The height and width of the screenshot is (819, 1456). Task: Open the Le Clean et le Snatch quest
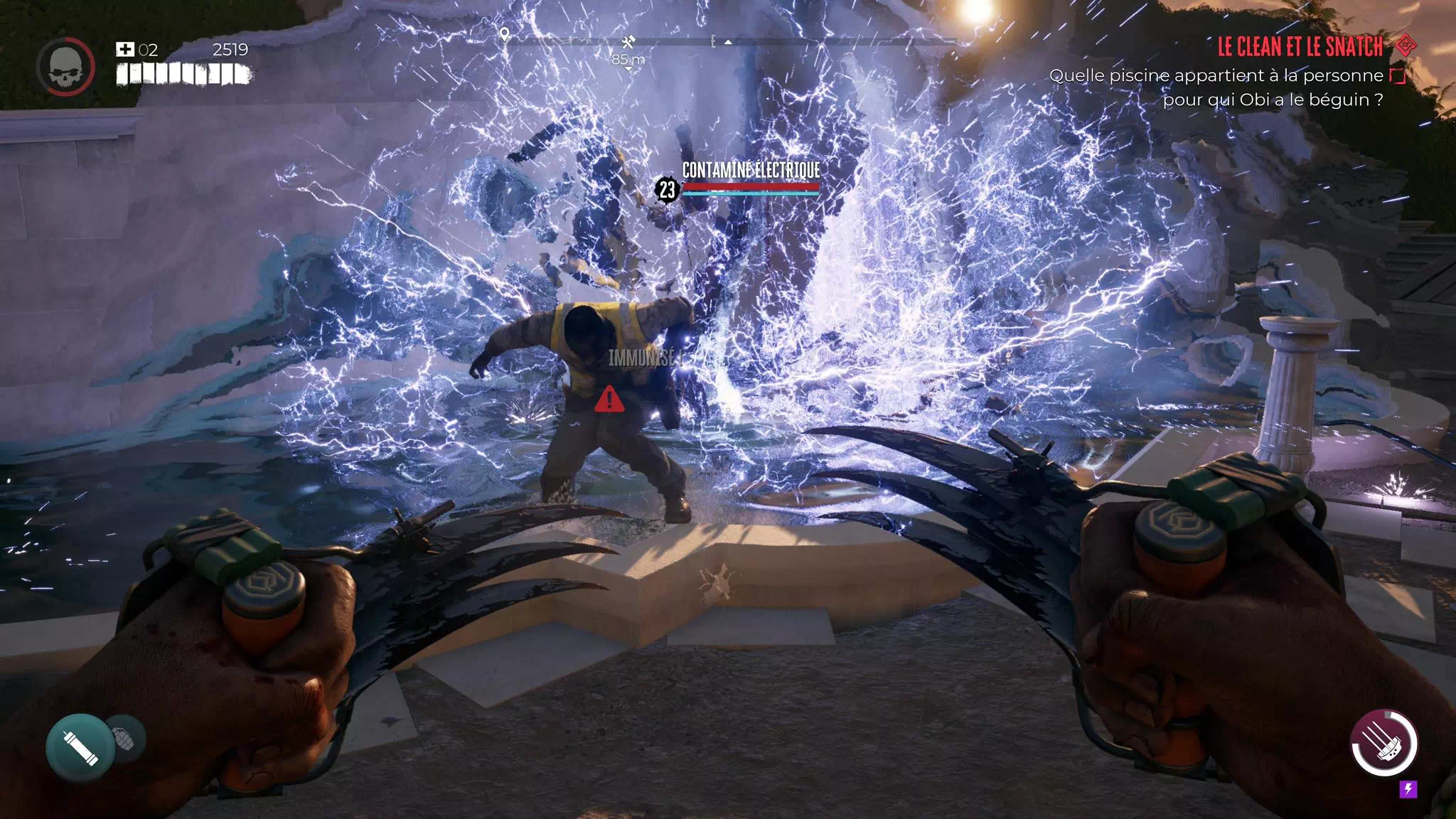click(1300, 47)
